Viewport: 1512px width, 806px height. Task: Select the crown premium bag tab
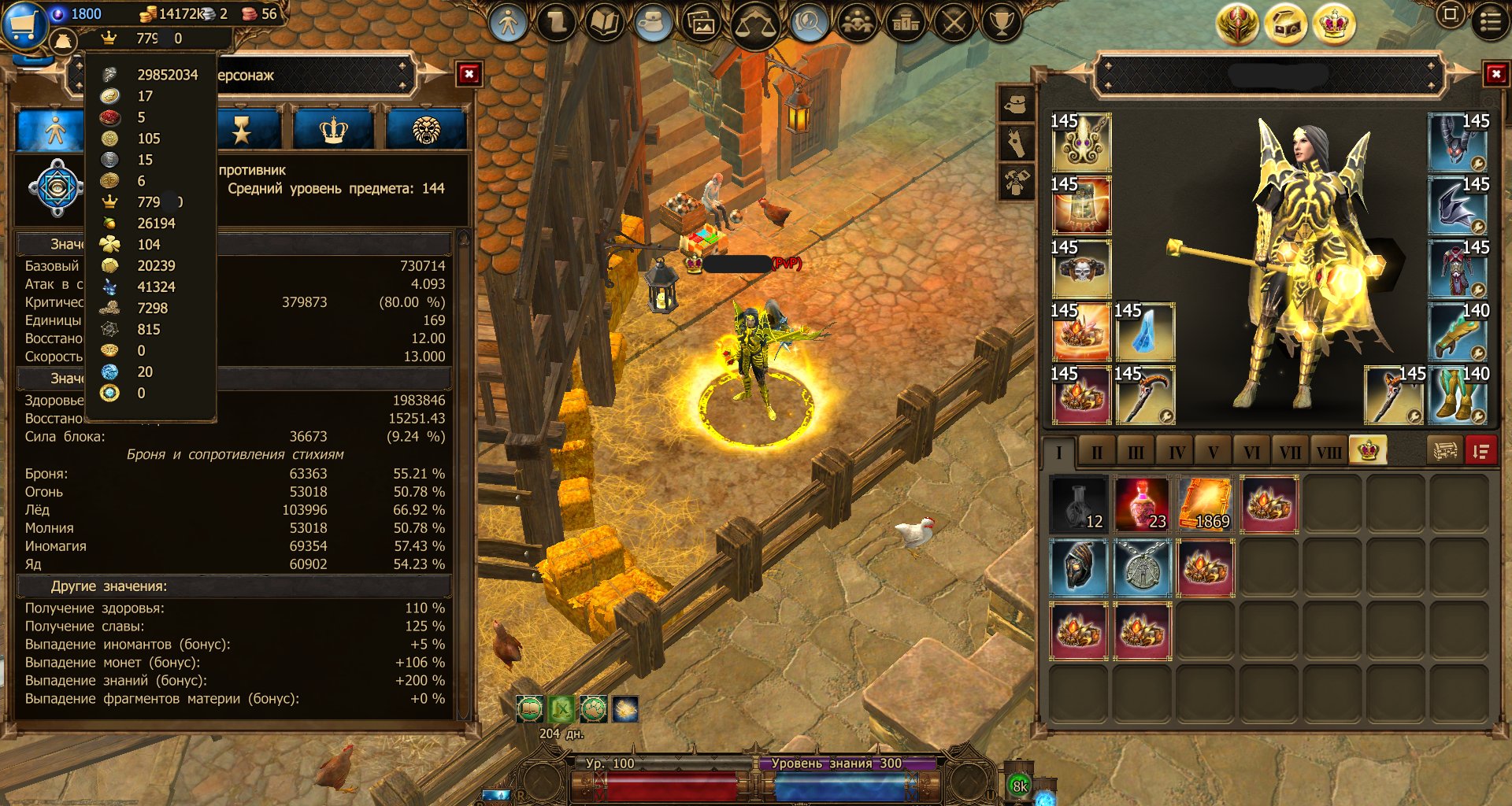point(1368,451)
